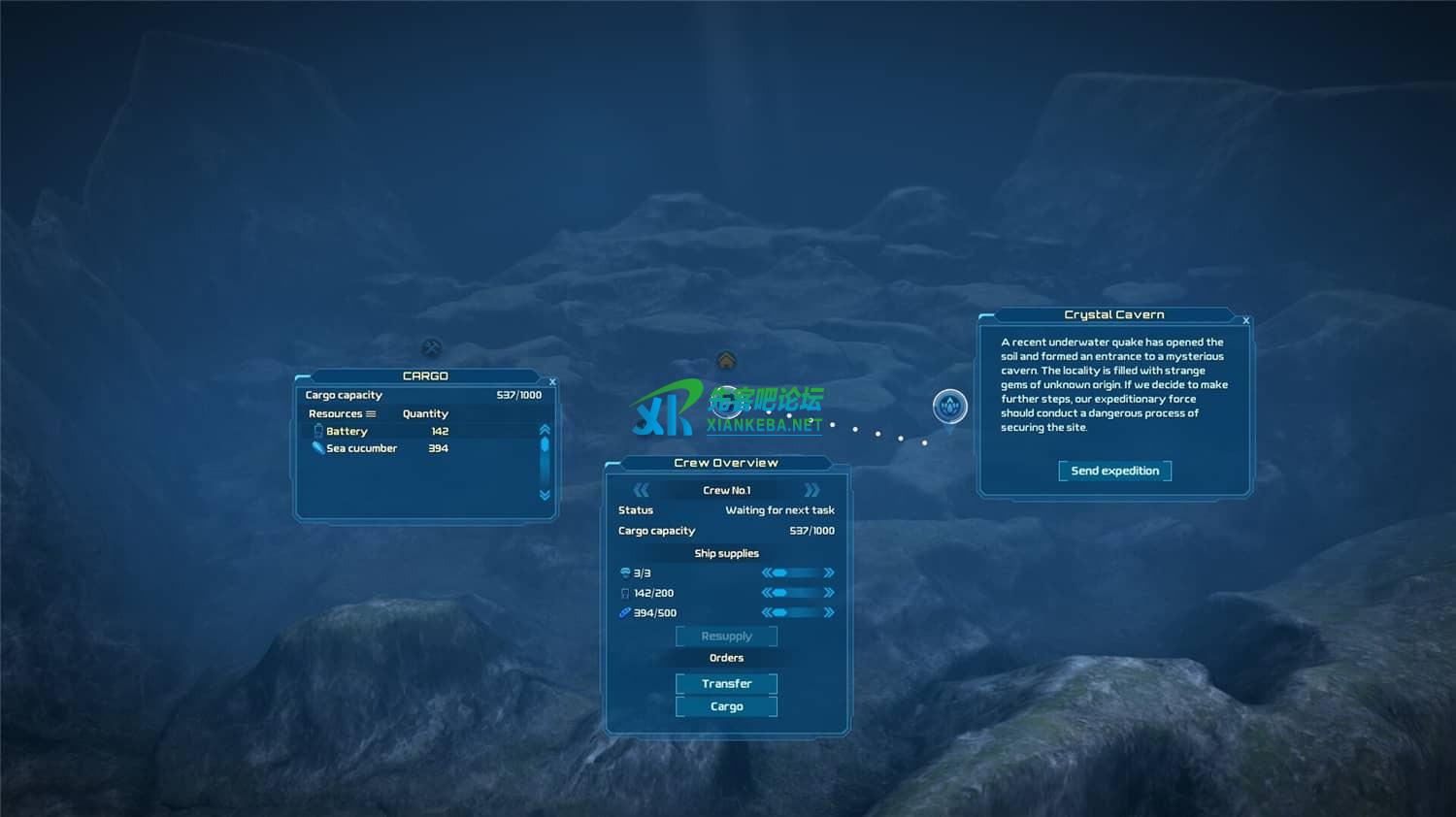
Task: Open the crew Cargo order
Action: 726,707
